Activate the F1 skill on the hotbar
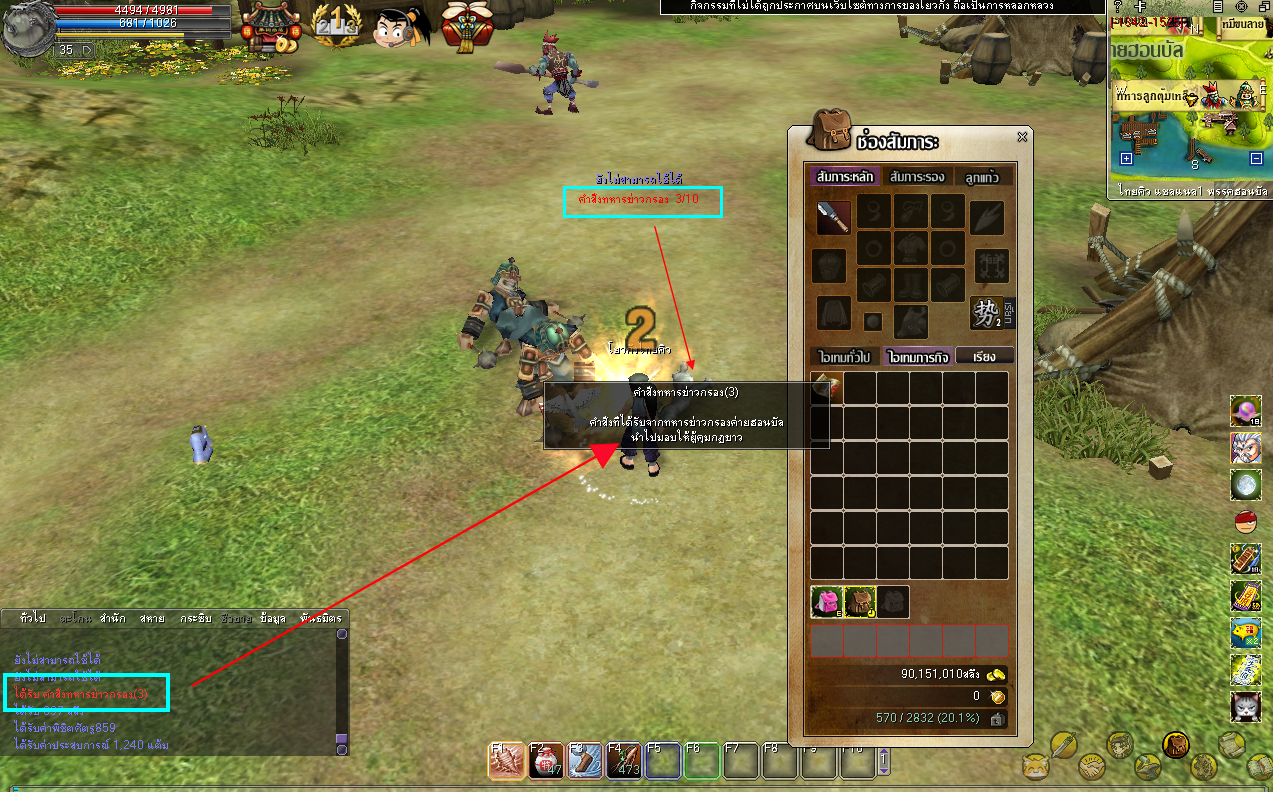The width and height of the screenshot is (1273, 792). coord(507,761)
